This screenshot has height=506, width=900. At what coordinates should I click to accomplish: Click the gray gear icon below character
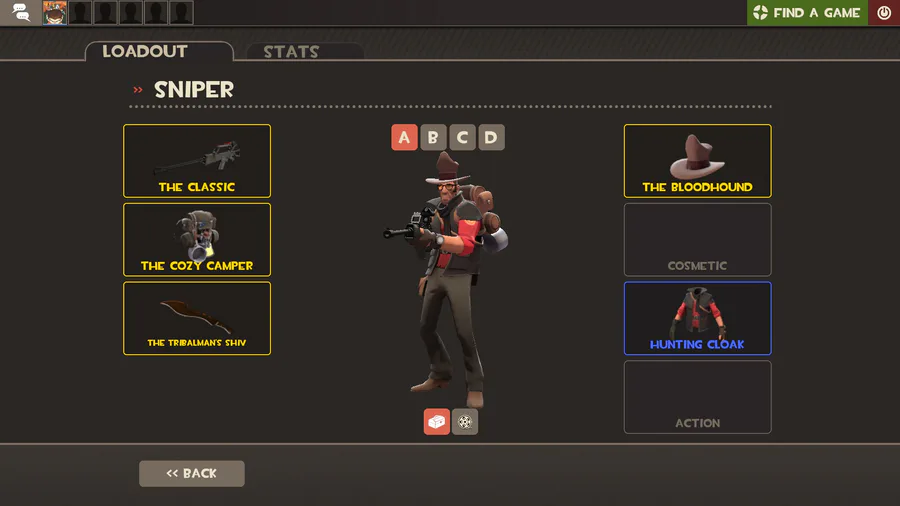(x=465, y=422)
